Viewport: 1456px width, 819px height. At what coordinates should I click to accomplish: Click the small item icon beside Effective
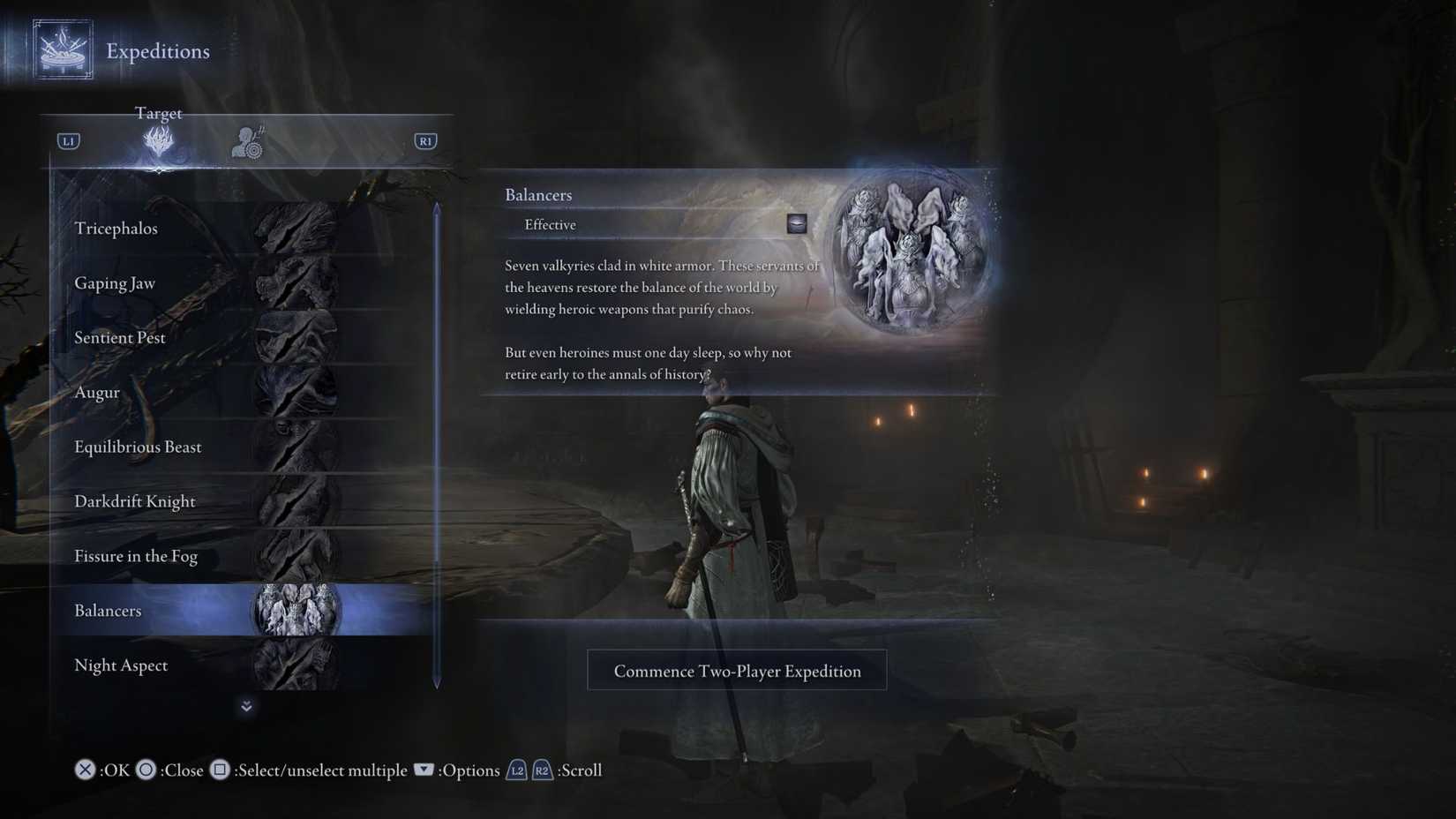click(795, 223)
